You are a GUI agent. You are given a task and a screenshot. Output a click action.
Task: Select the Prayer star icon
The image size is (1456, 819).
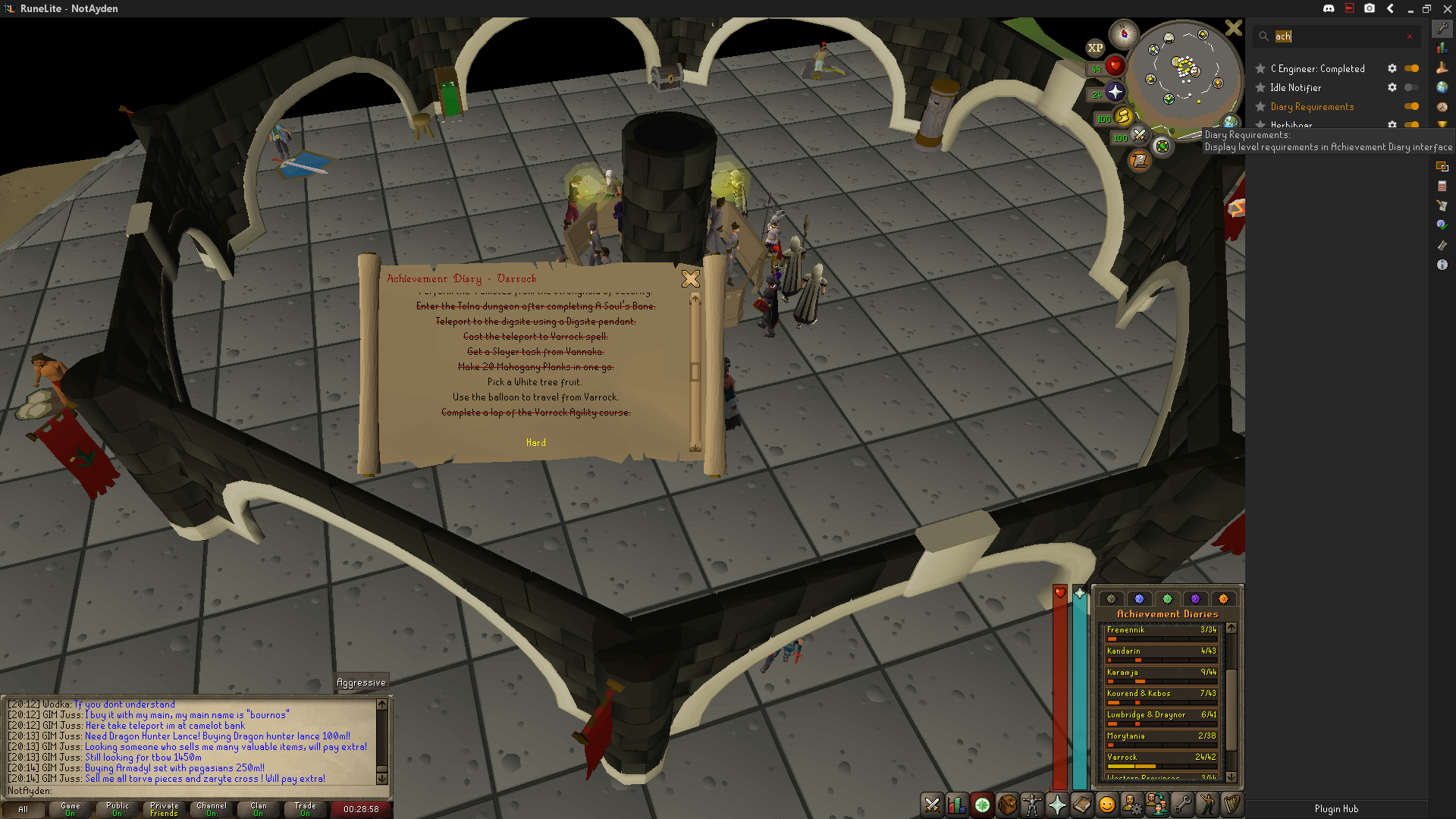[x=1057, y=805]
